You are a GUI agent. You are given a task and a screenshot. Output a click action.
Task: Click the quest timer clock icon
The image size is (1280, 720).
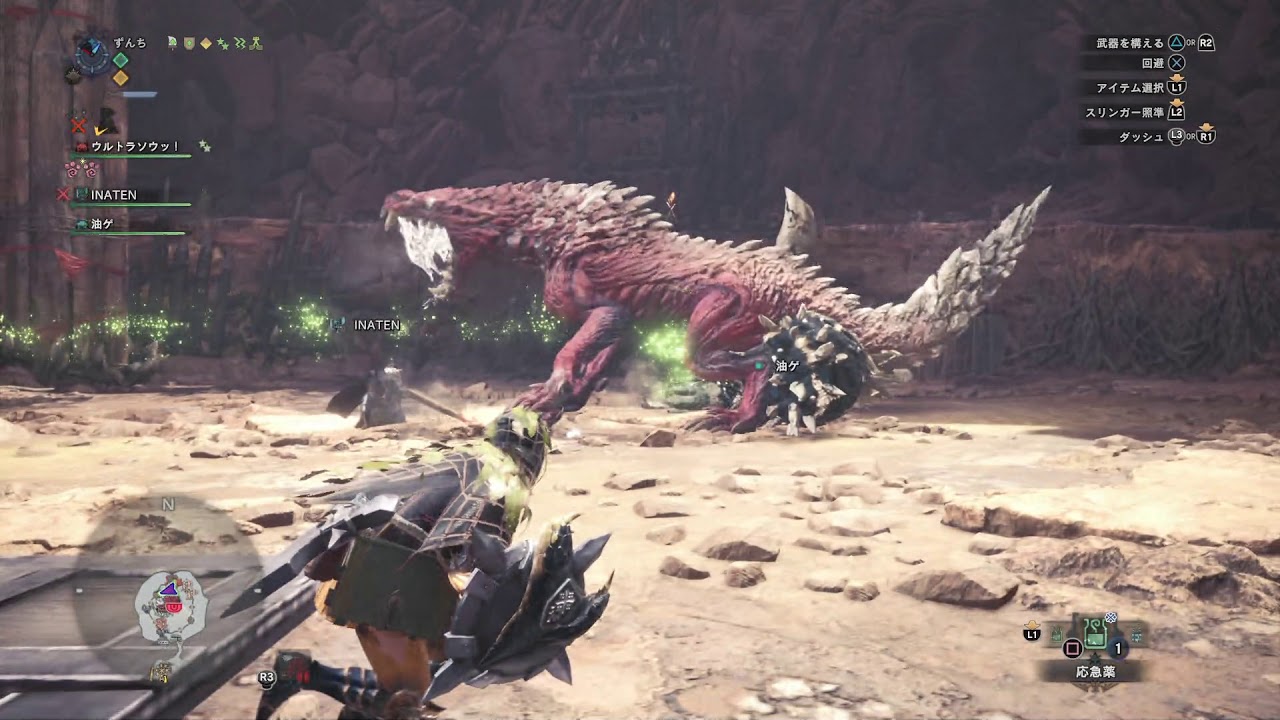click(x=92, y=54)
